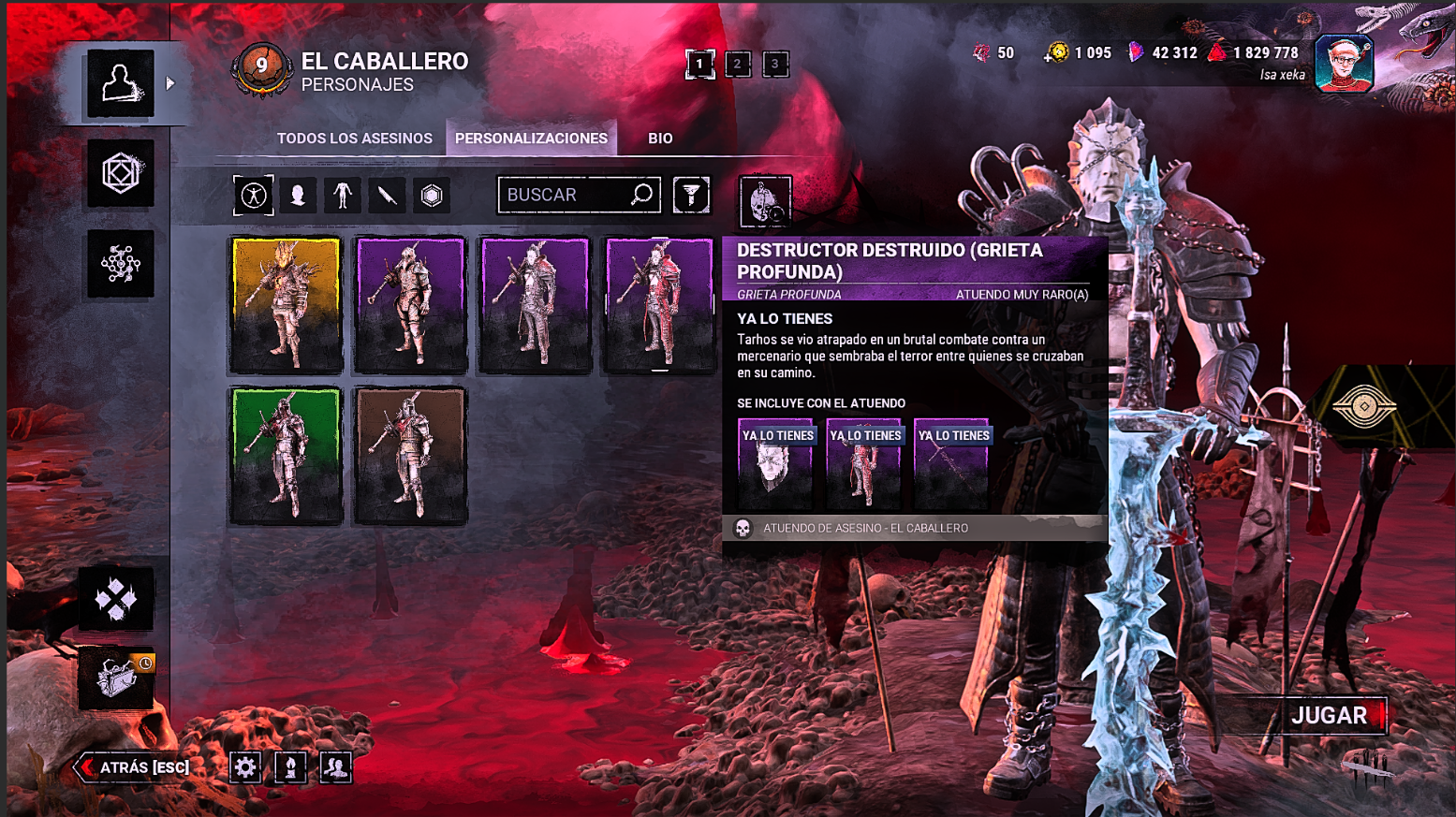Select the green rarity Knight outfit
This screenshot has width=1456, height=817.
[286, 456]
